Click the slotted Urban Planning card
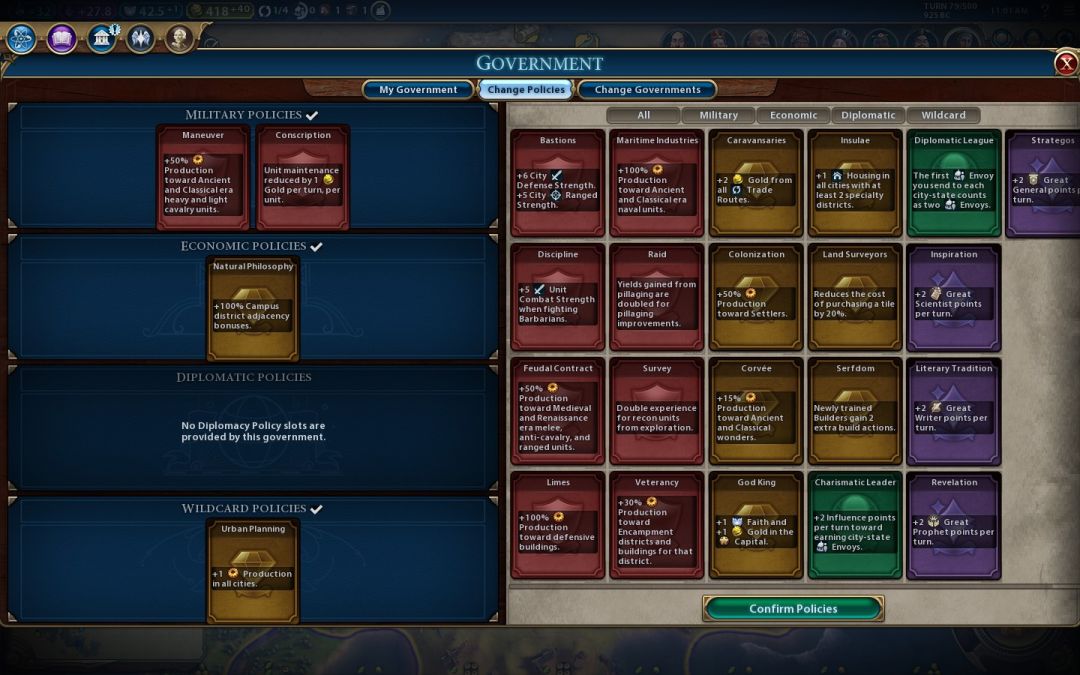The width and height of the screenshot is (1080, 675). click(253, 570)
